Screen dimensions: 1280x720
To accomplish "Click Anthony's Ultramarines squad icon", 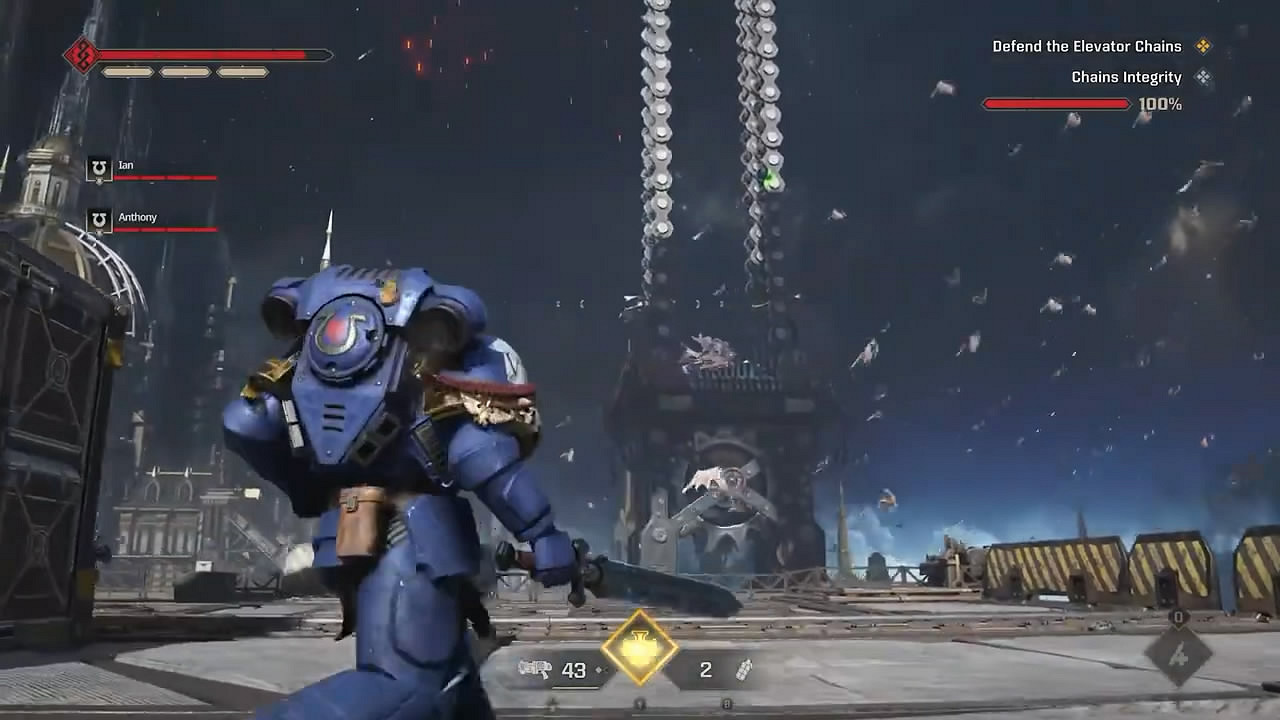I will [x=97, y=219].
